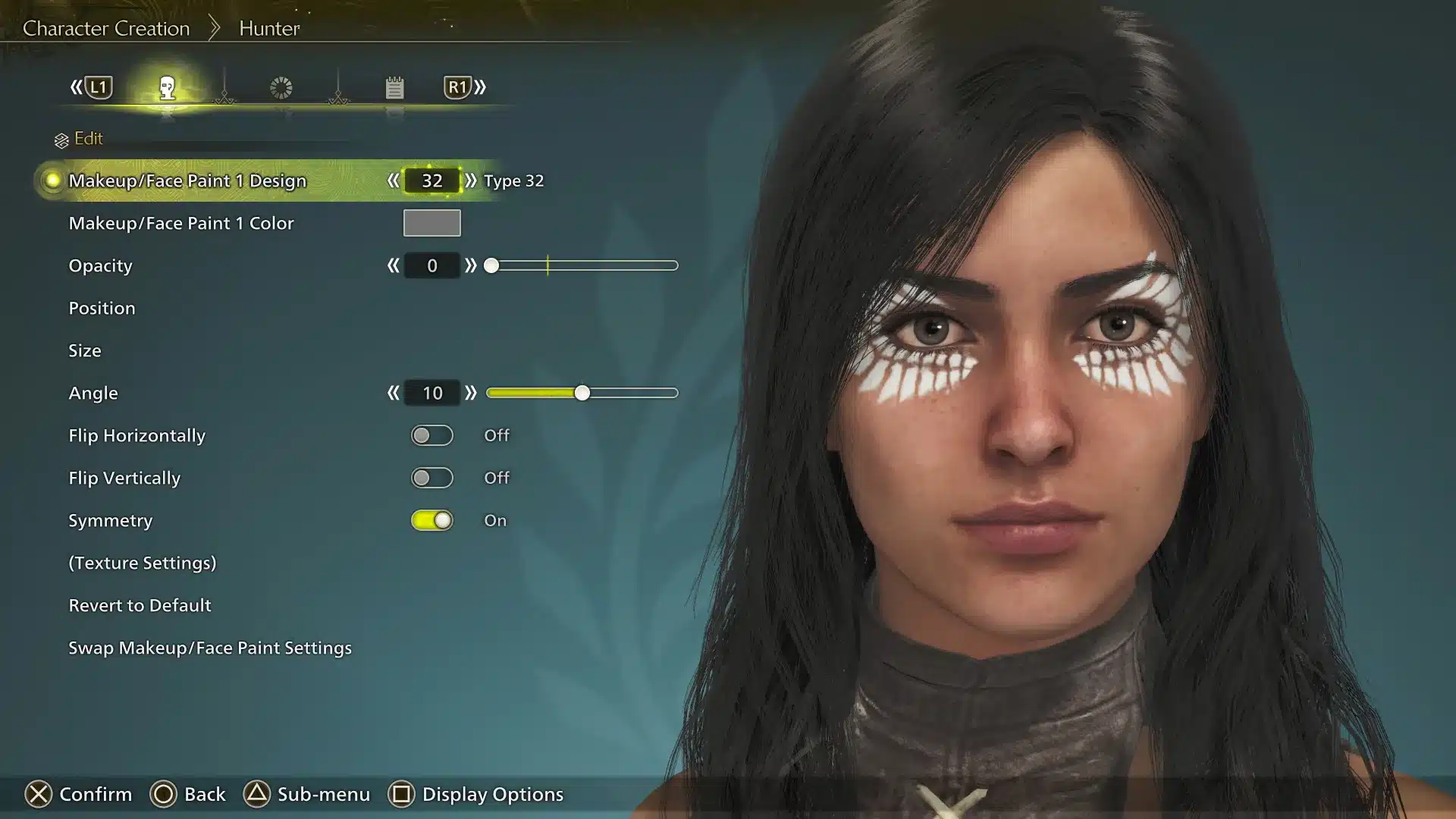
Task: Go back to Character Creation breadcrumb
Action: (x=106, y=28)
